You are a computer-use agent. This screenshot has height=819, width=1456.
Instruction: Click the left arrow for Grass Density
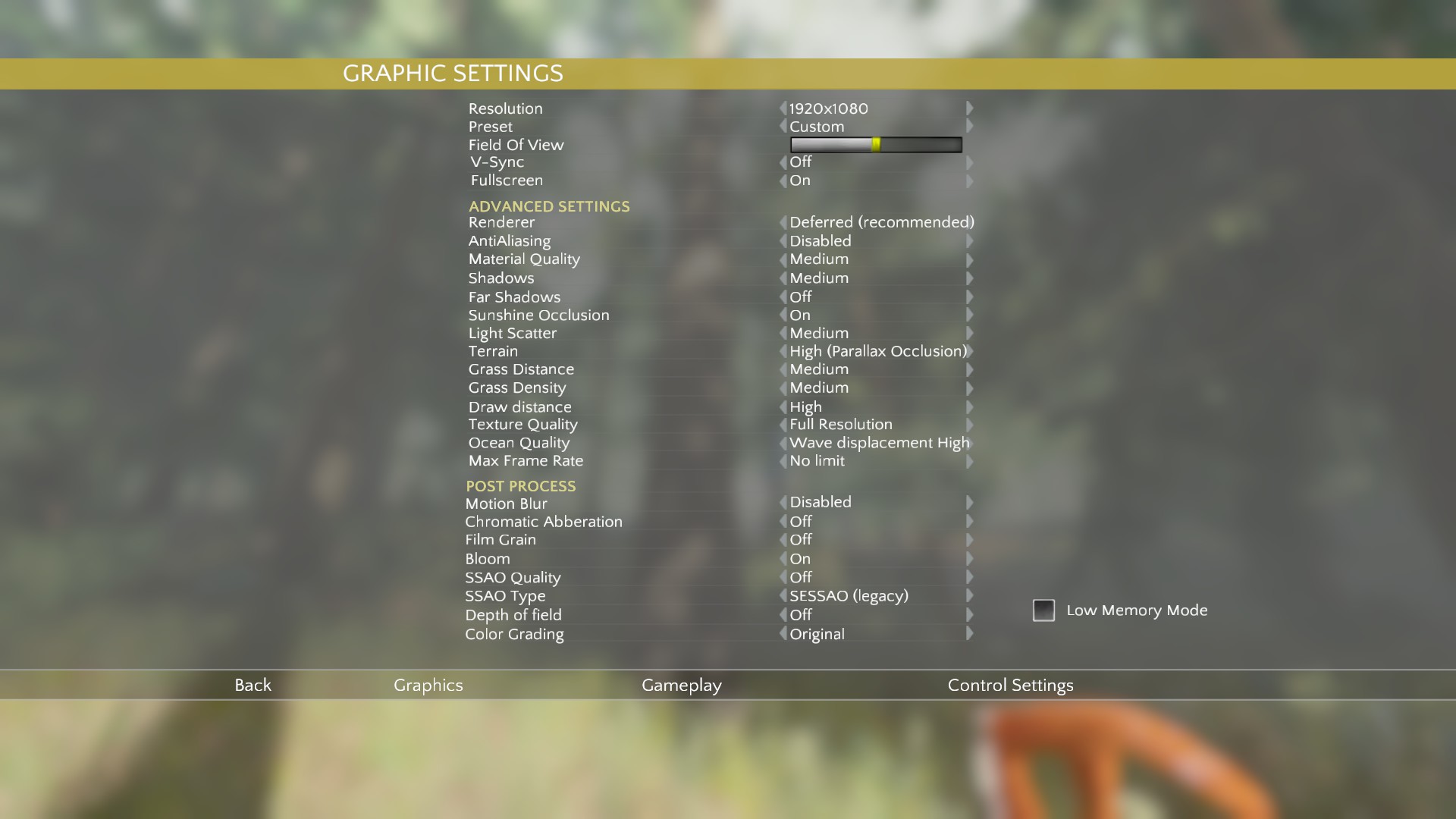(783, 388)
